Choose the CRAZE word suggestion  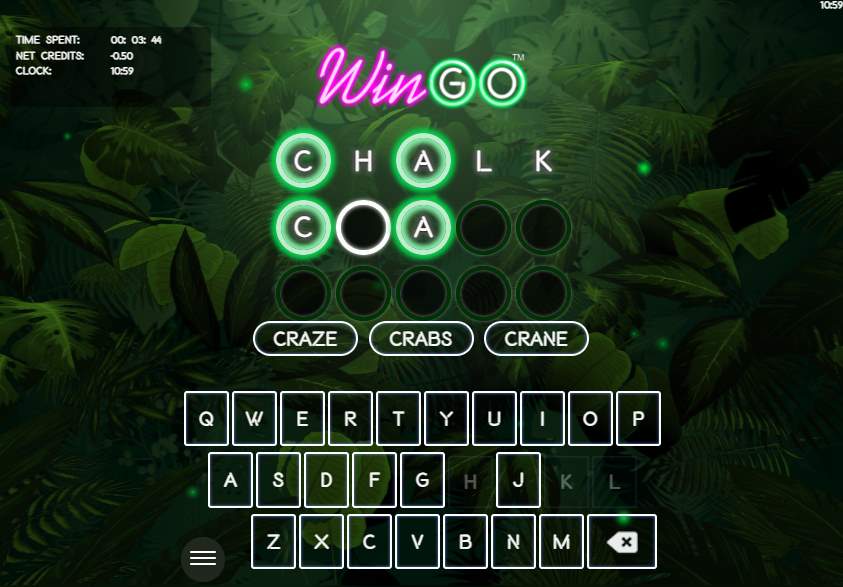305,339
